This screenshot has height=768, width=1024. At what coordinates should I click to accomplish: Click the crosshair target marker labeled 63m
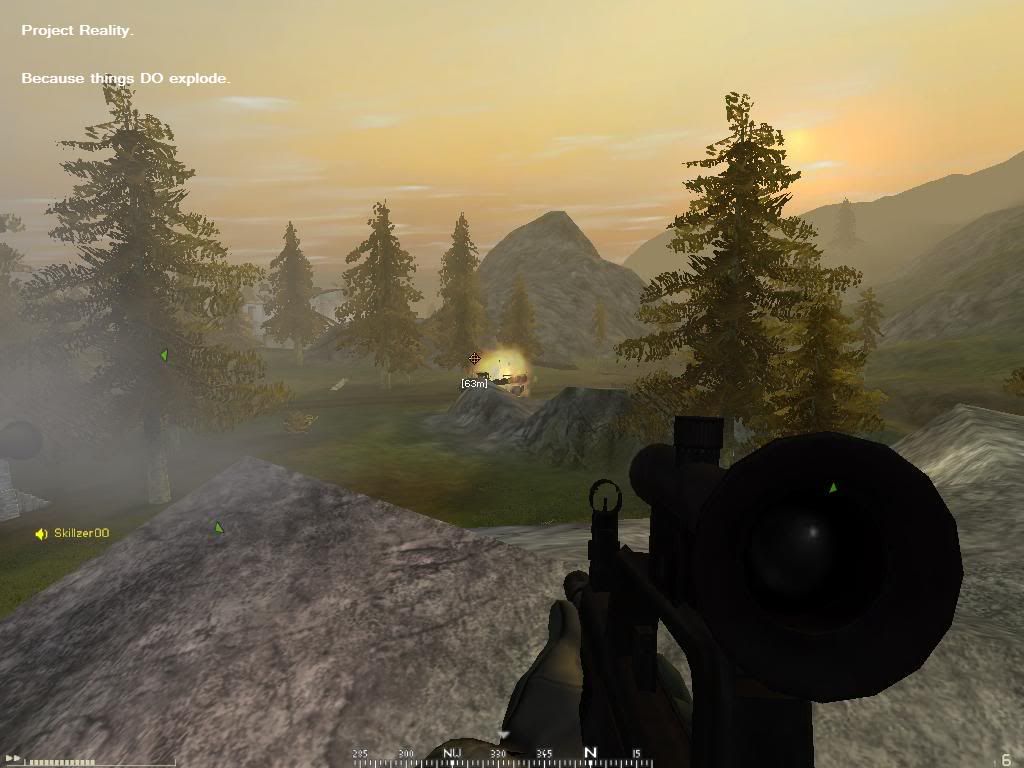coord(474,359)
